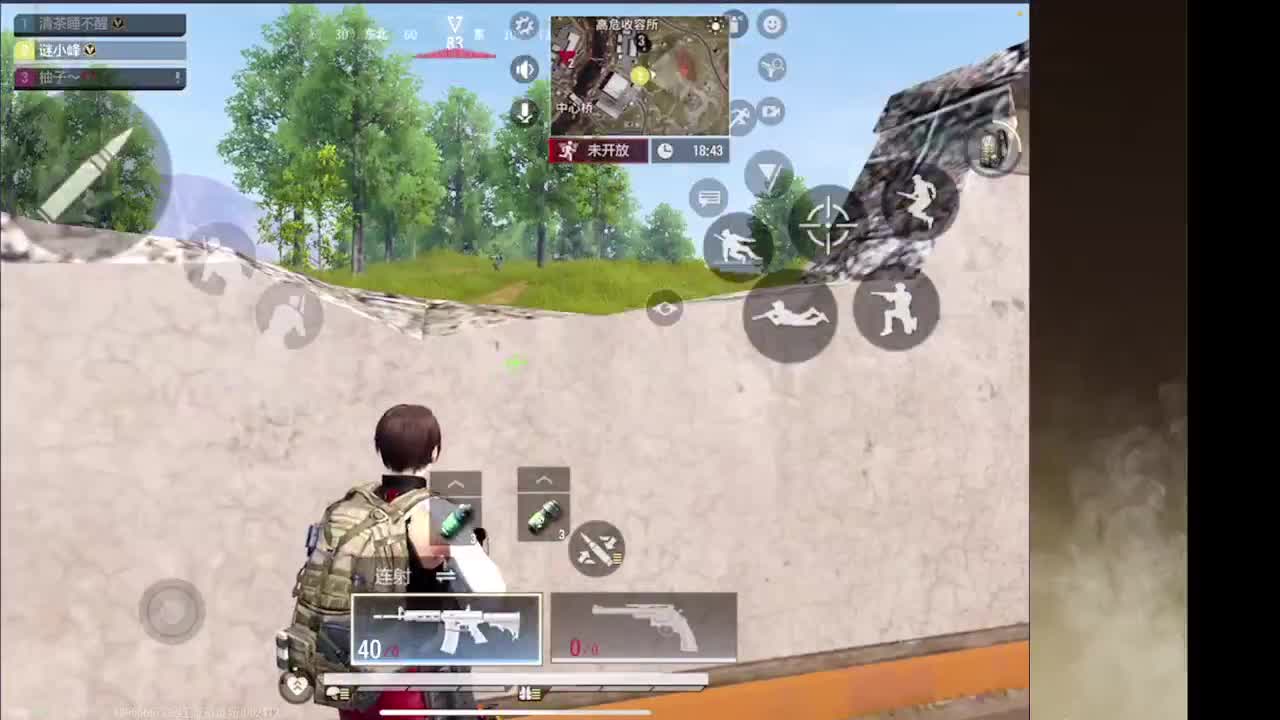This screenshot has width=1280, height=720.
Task: Tap the crouch icon on the left side
Action: pos(292,315)
